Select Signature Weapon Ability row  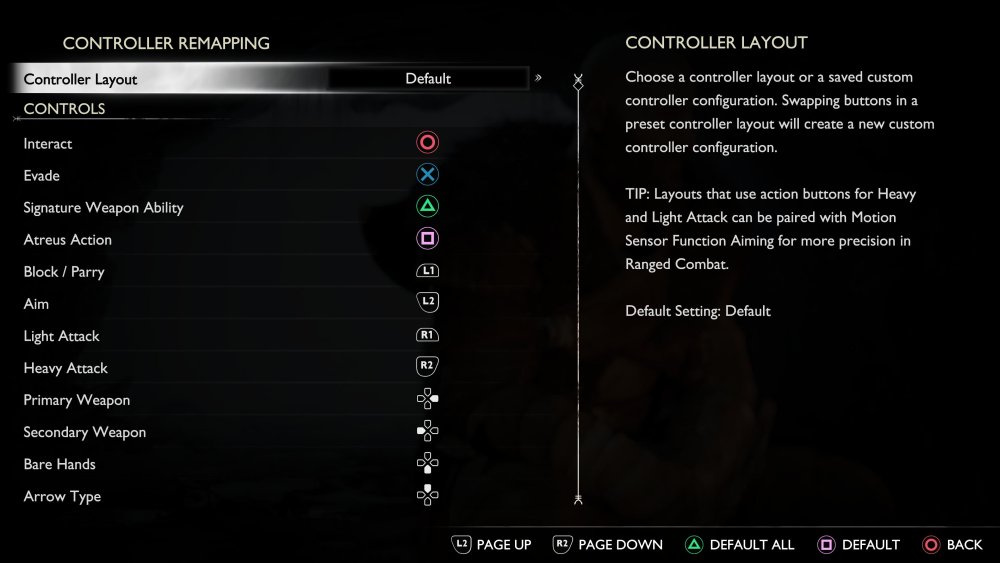pos(230,208)
